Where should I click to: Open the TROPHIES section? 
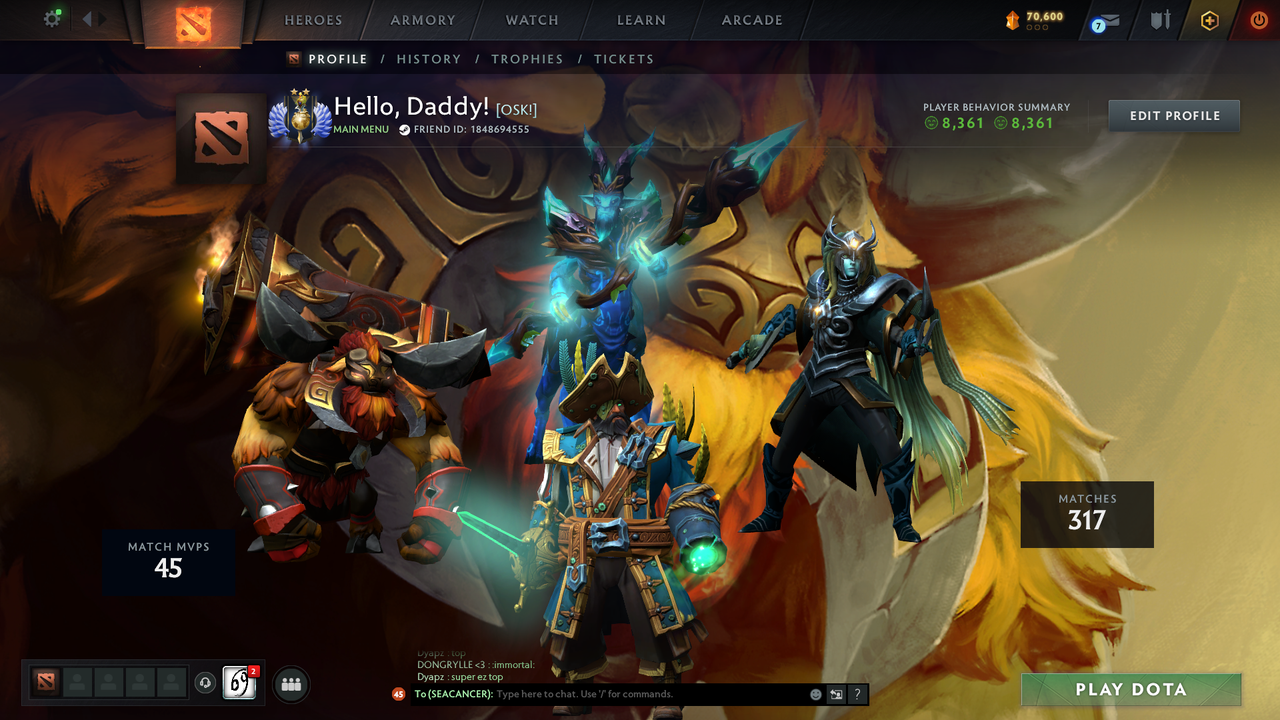coord(528,59)
